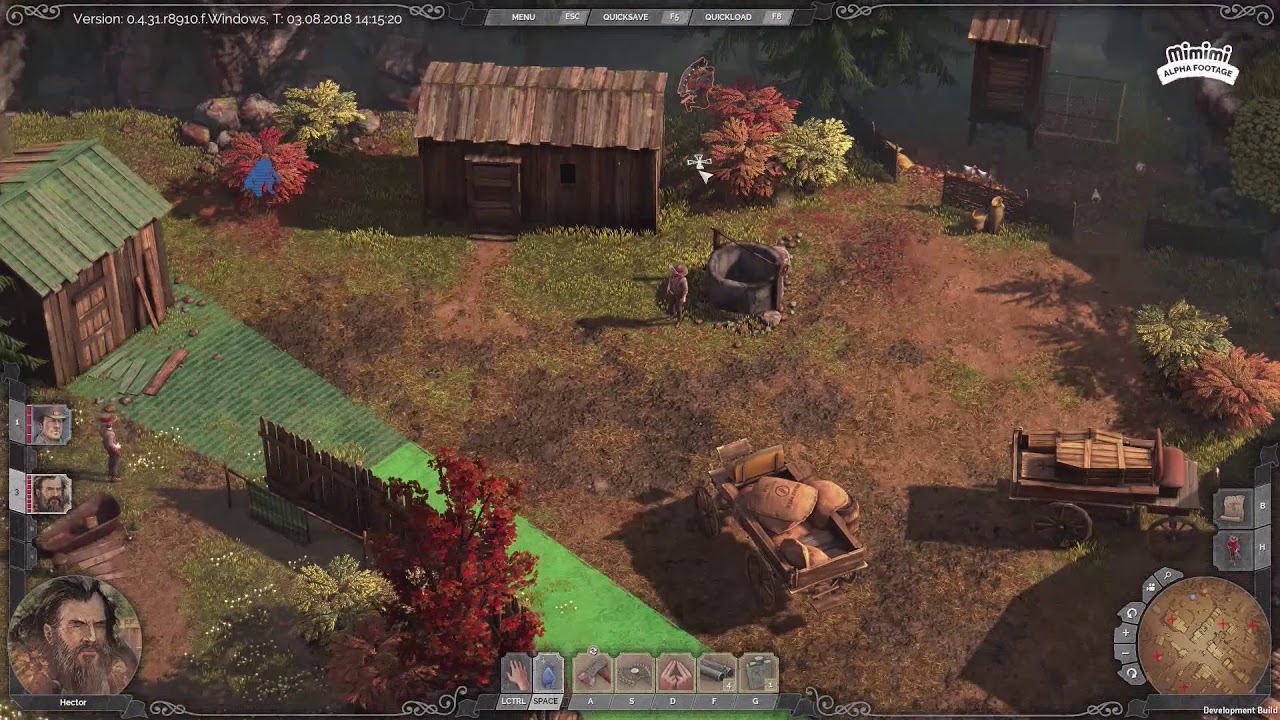Image resolution: width=1280 pixels, height=720 pixels.
Task: Activate the open hand interact action
Action: (x=516, y=673)
